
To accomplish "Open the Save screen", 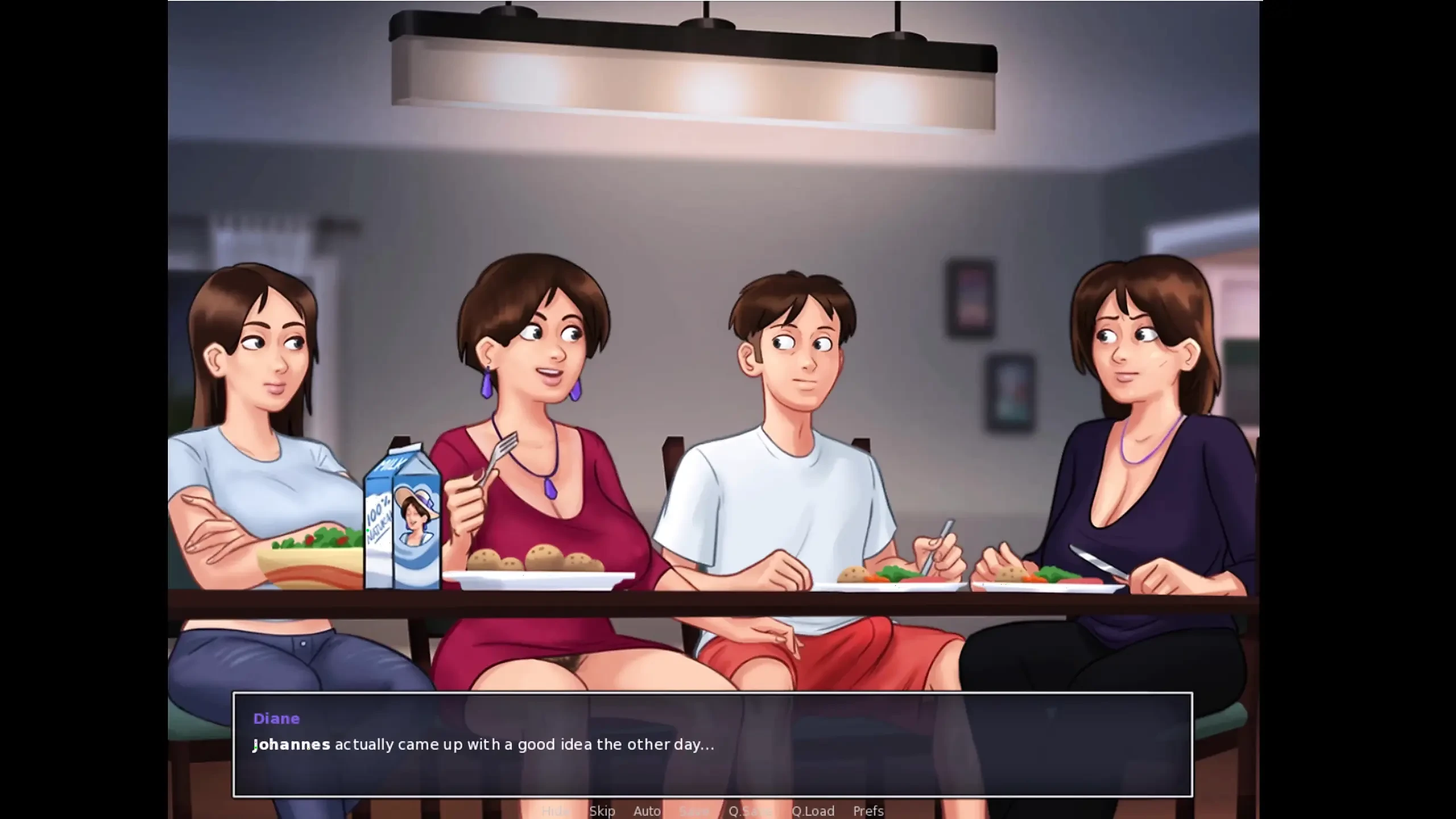I will (x=694, y=812).
